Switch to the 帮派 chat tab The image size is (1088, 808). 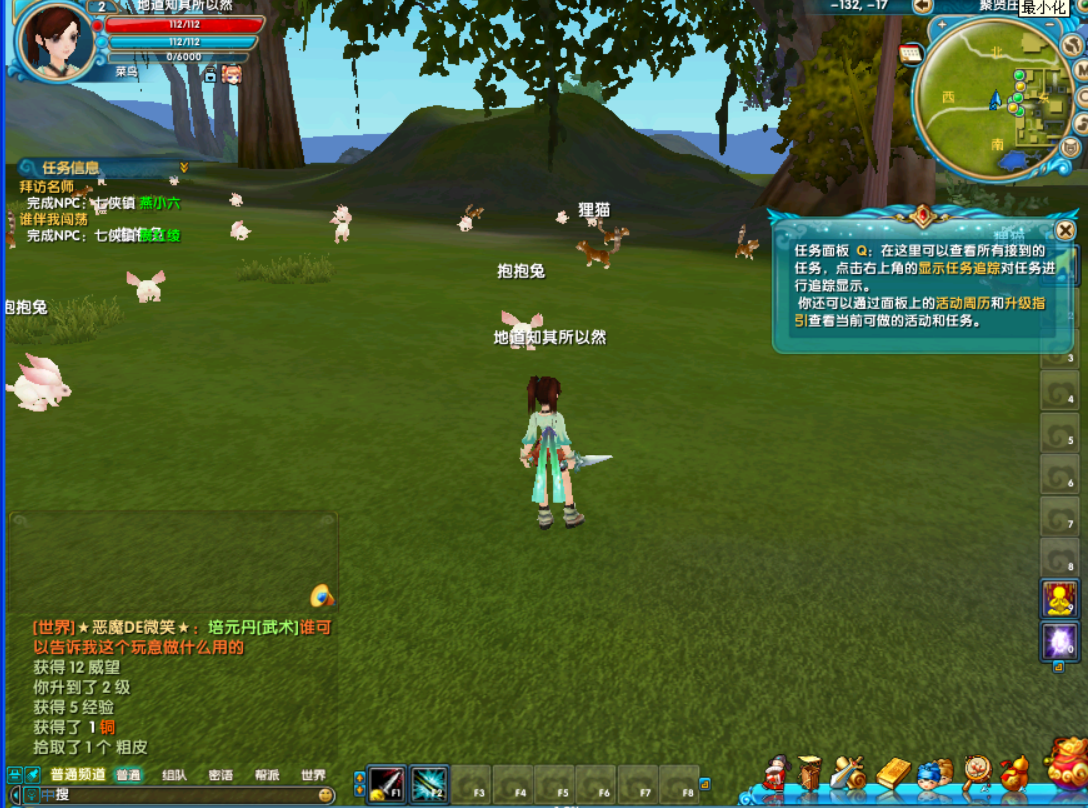tap(267, 775)
